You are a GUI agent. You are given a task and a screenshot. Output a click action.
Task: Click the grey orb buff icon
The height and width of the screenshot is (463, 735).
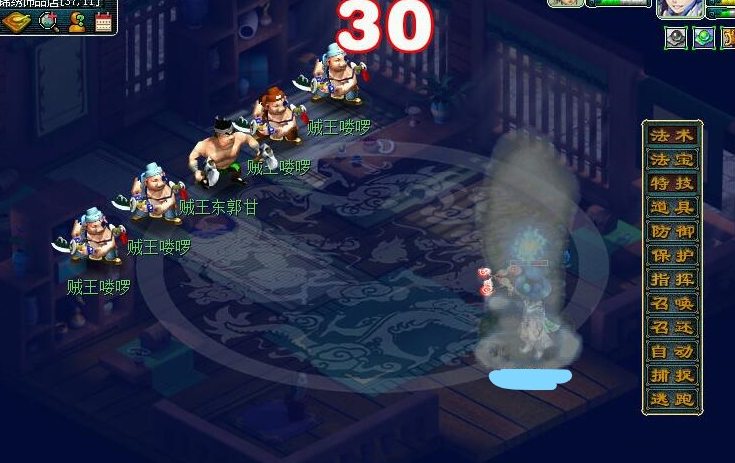pos(676,38)
